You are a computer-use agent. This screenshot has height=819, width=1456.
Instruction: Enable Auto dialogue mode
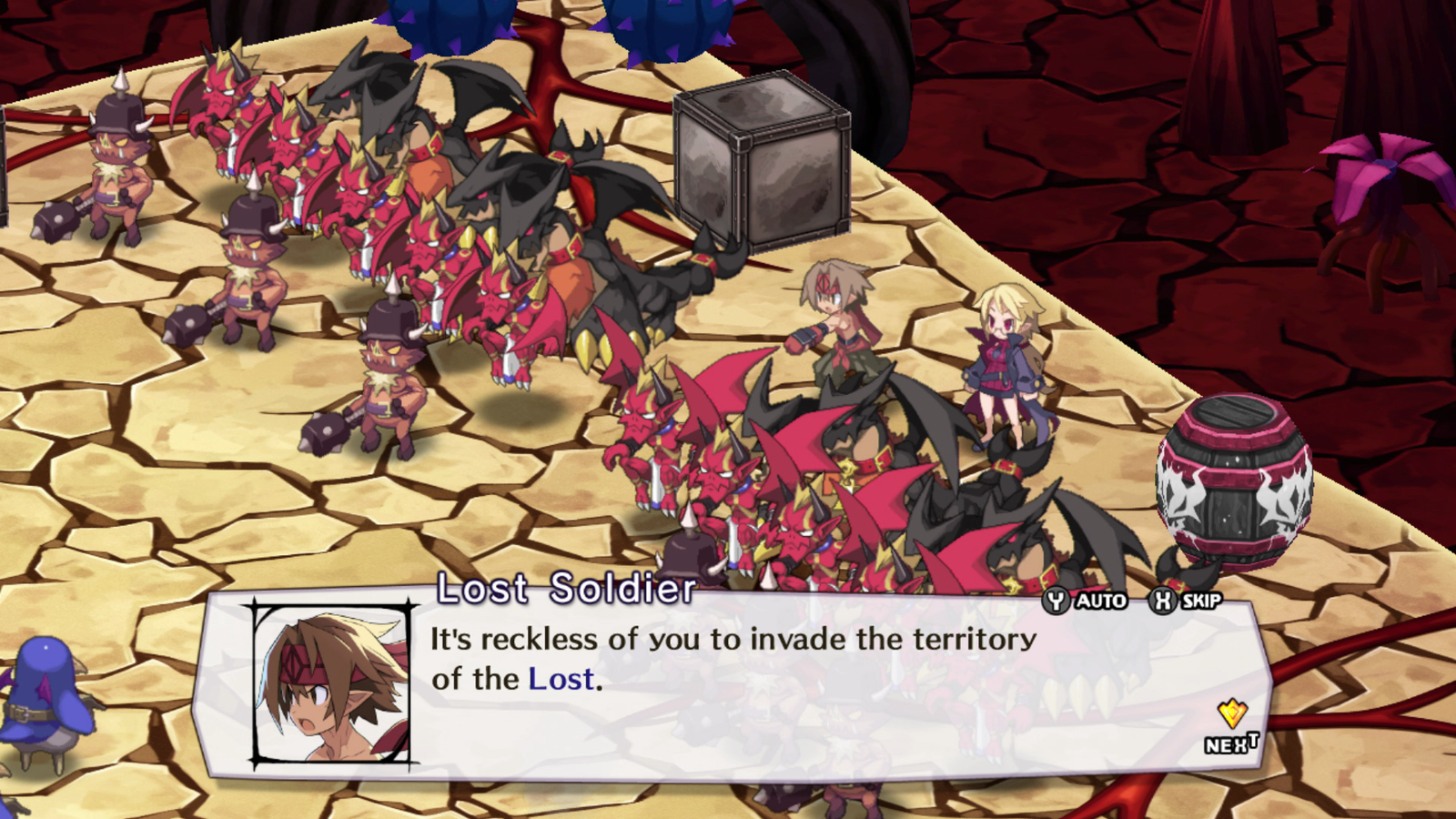tap(1086, 601)
